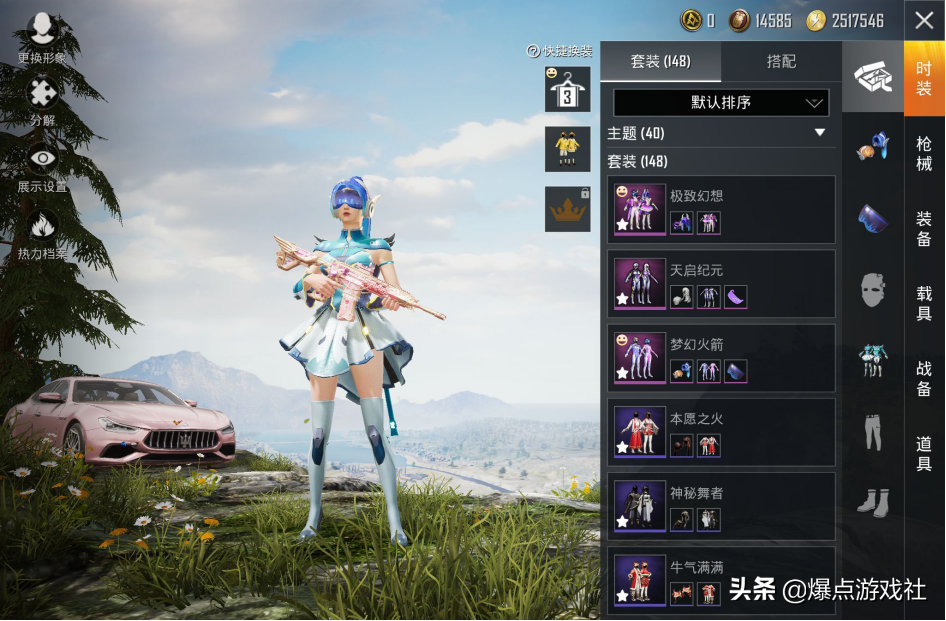Open 展示设置 display settings

coord(42,168)
